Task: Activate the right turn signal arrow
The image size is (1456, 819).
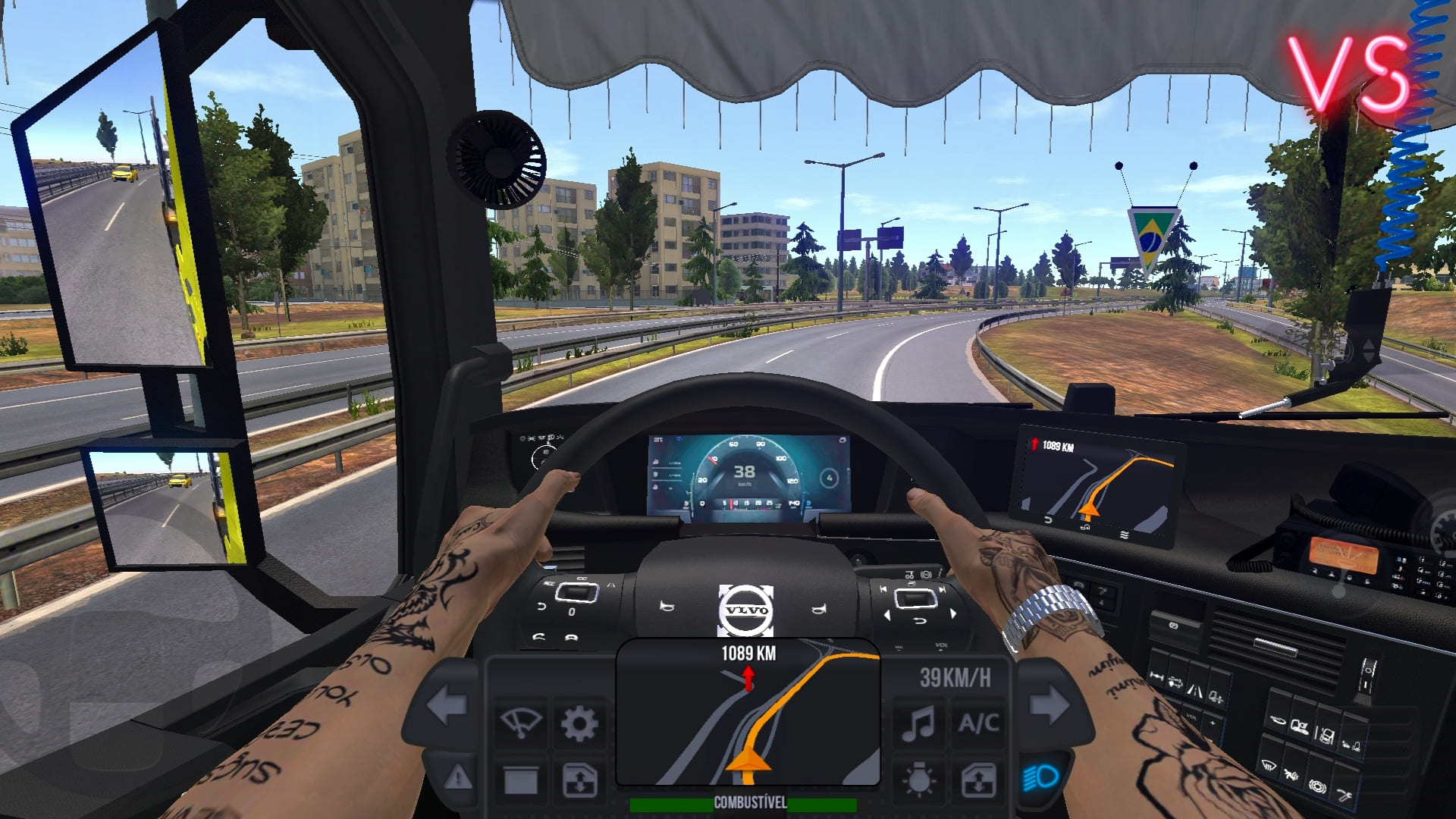Action: tap(1050, 704)
